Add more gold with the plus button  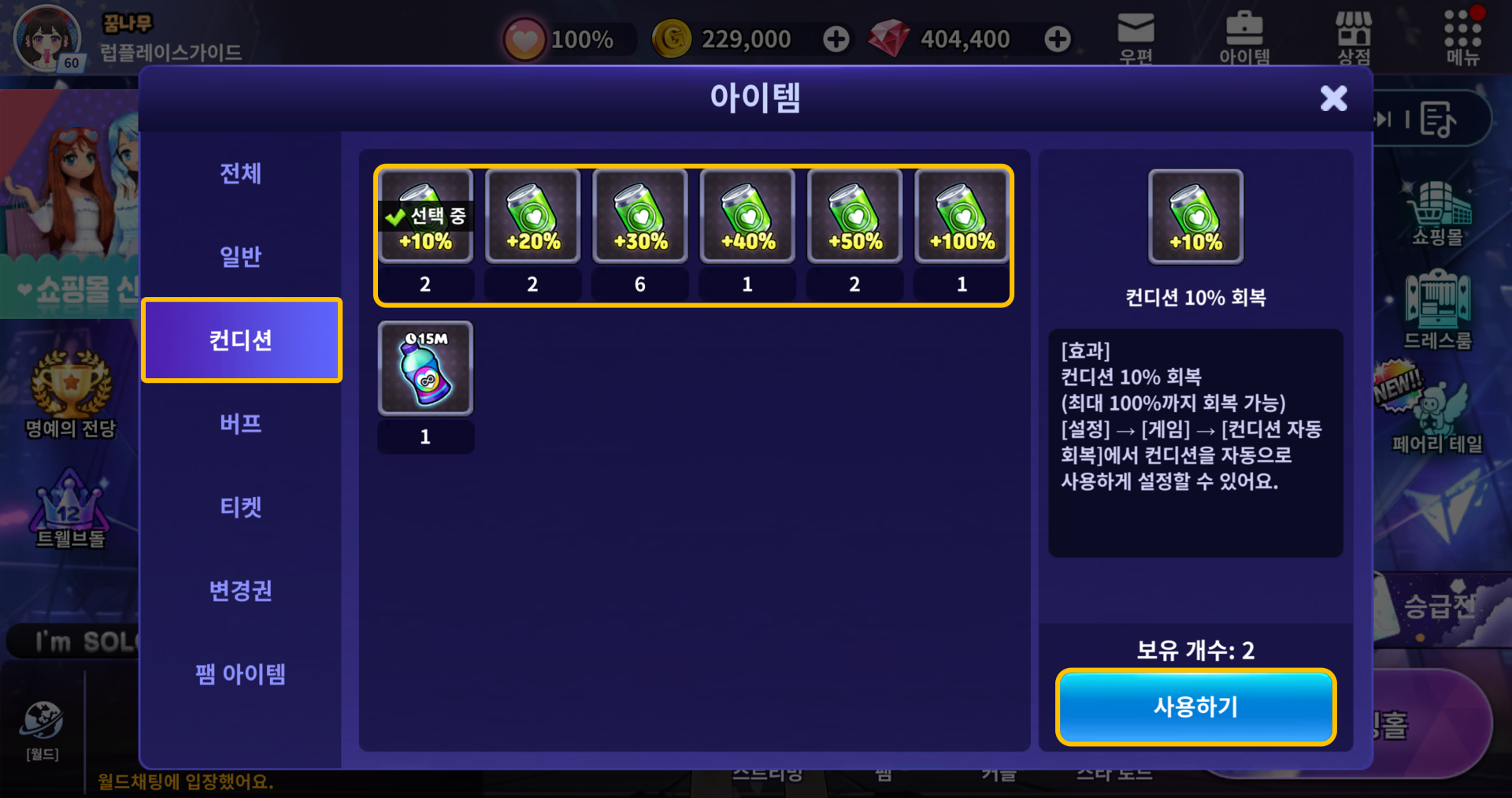[836, 39]
